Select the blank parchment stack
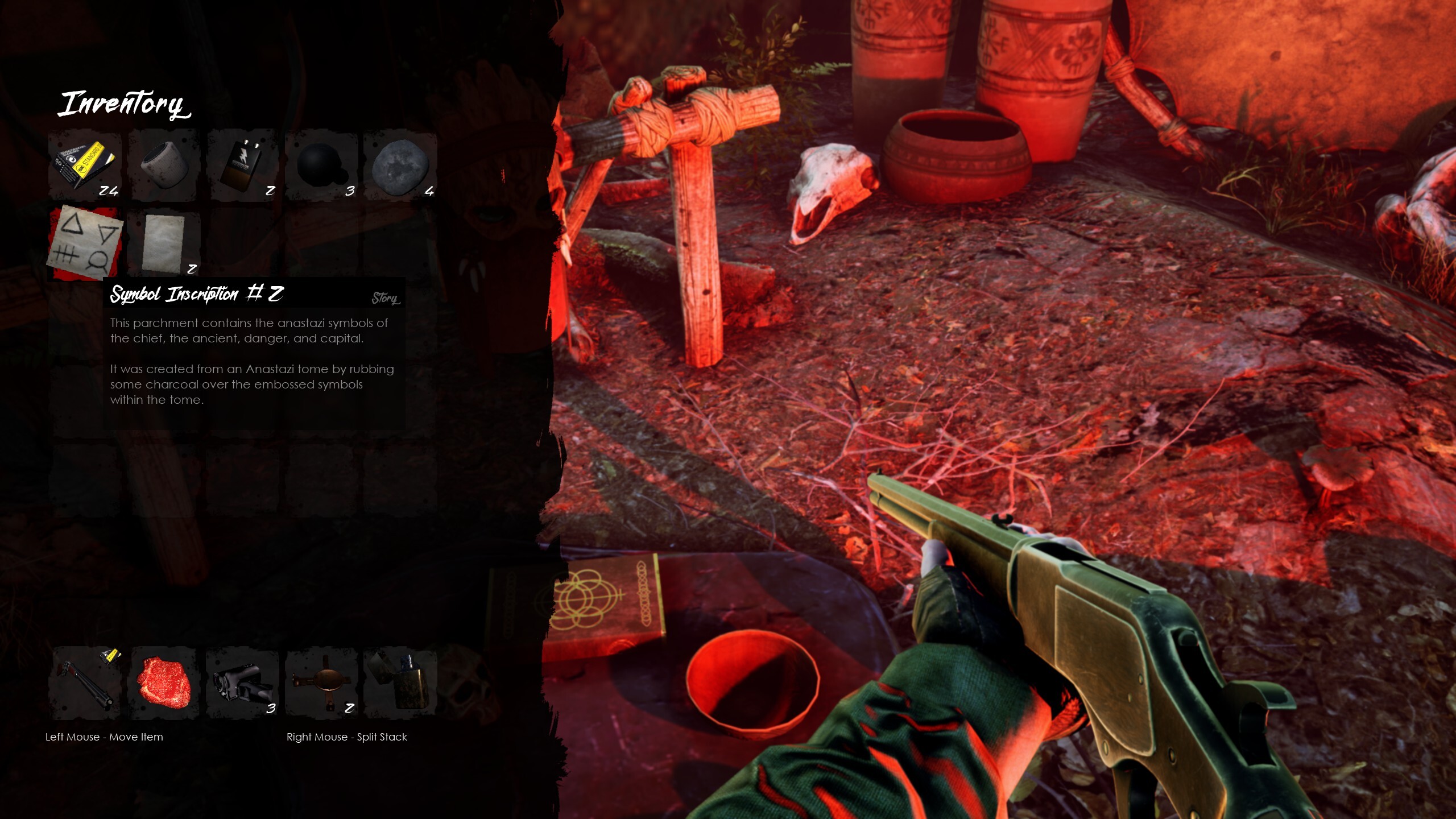1456x819 pixels. 163,243
